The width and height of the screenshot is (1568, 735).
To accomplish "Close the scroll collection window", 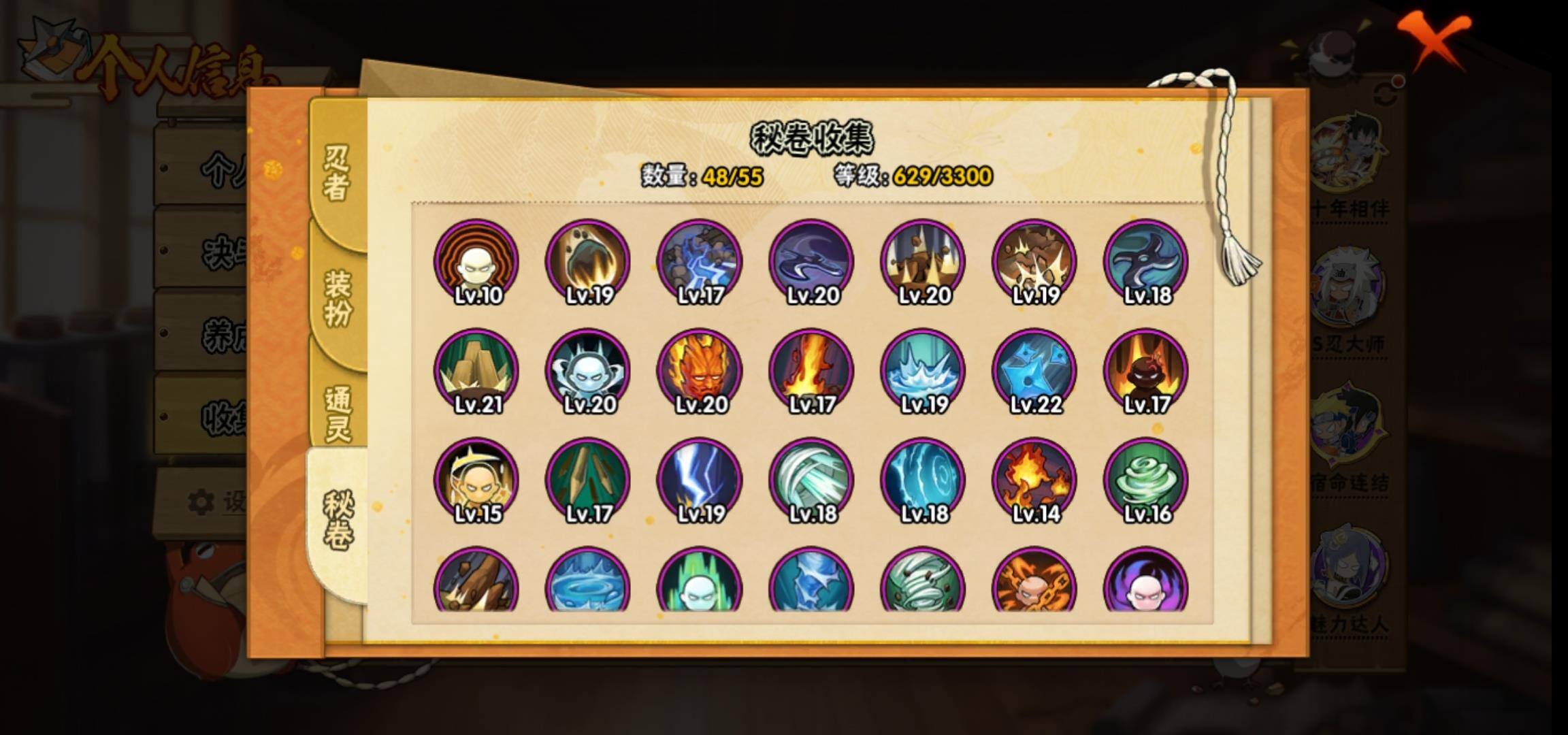I will pyautogui.click(x=1435, y=39).
